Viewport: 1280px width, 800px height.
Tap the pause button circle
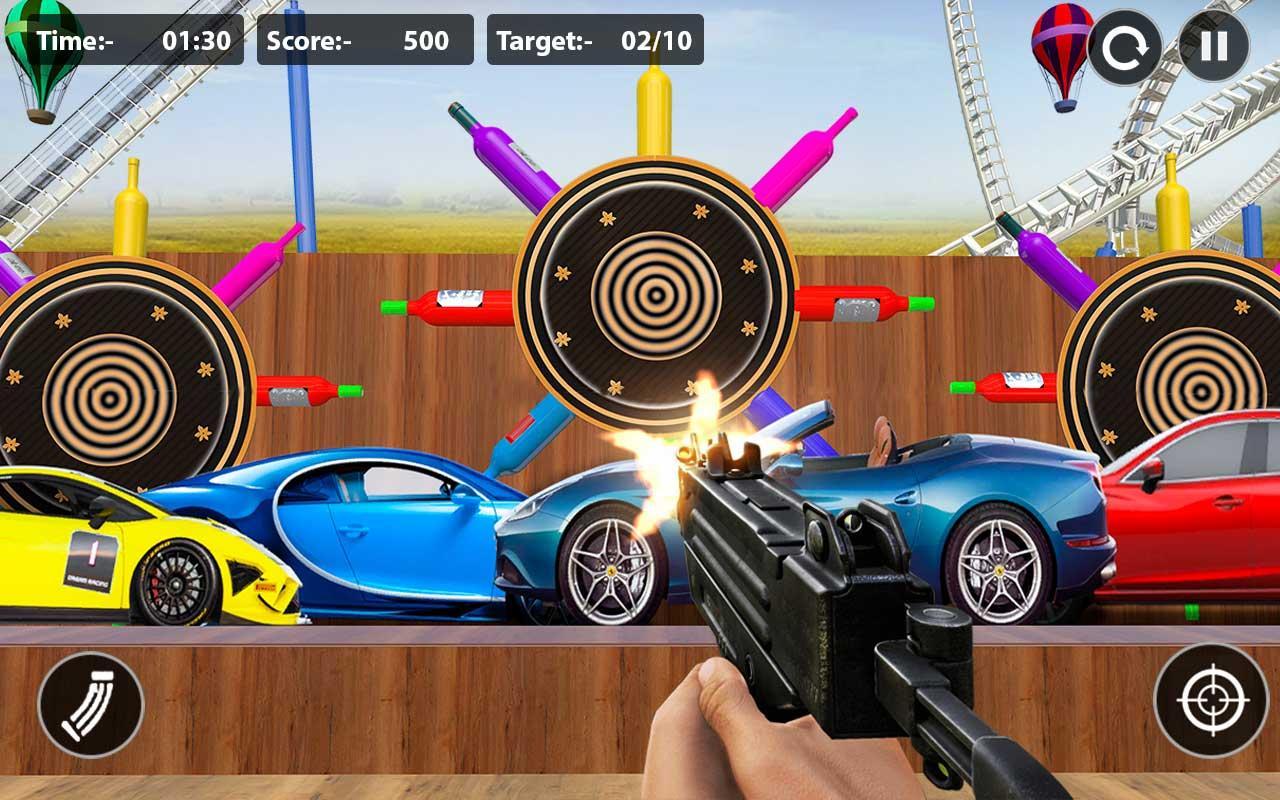click(x=1213, y=44)
